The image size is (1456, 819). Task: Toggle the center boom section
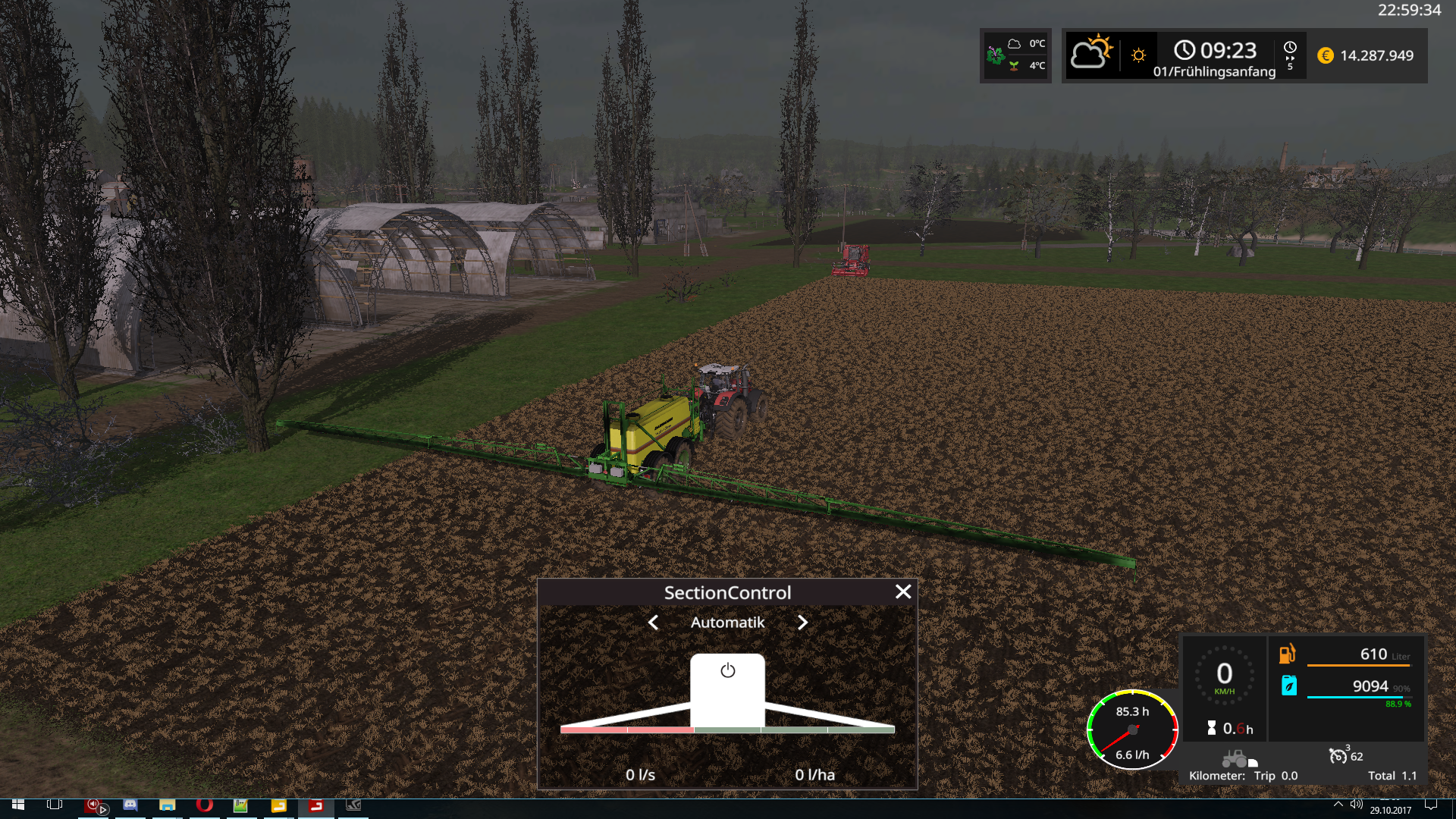[727, 730]
